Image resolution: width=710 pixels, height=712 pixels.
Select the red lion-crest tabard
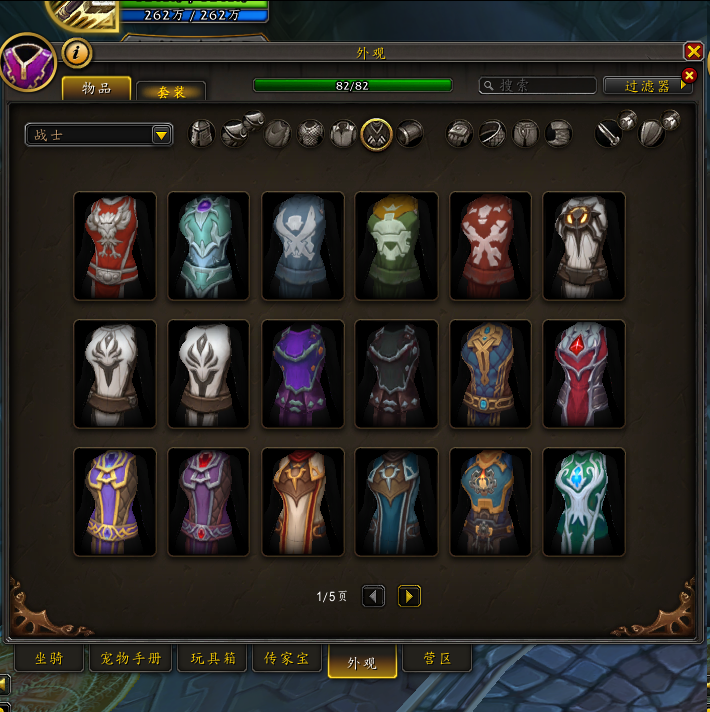point(115,246)
